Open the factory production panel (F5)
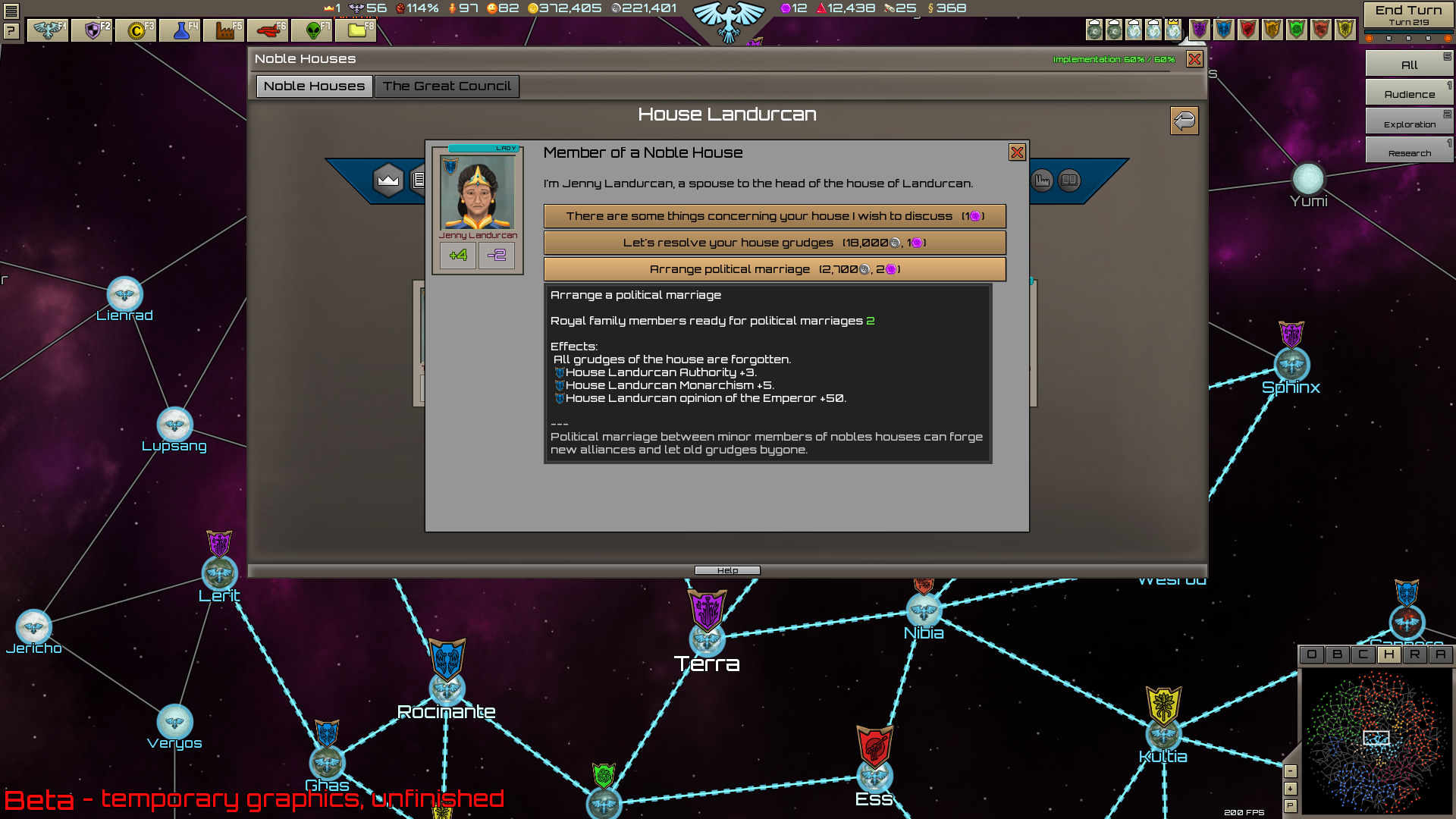 coord(224,31)
